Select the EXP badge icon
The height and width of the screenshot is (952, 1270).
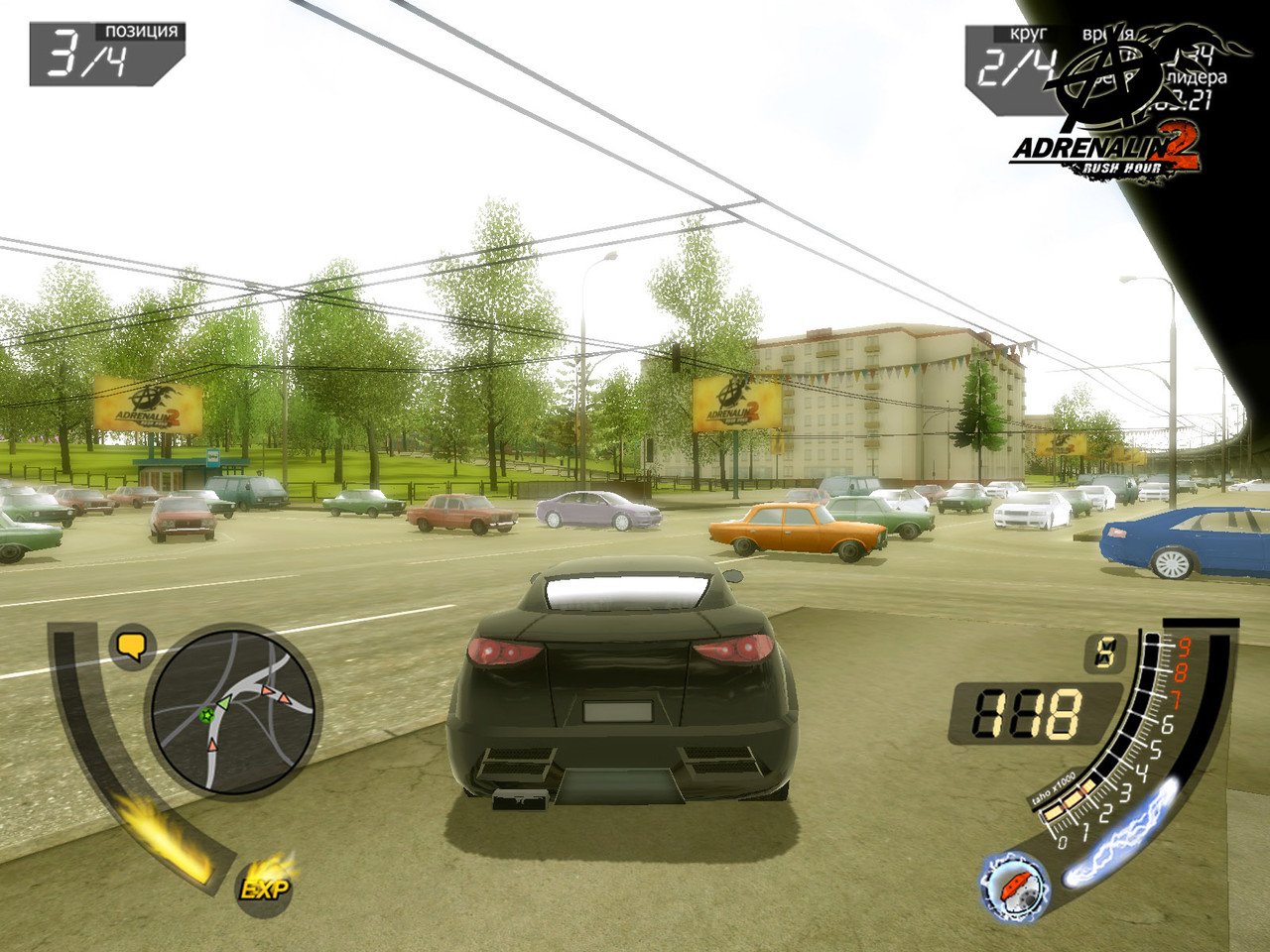point(265,888)
